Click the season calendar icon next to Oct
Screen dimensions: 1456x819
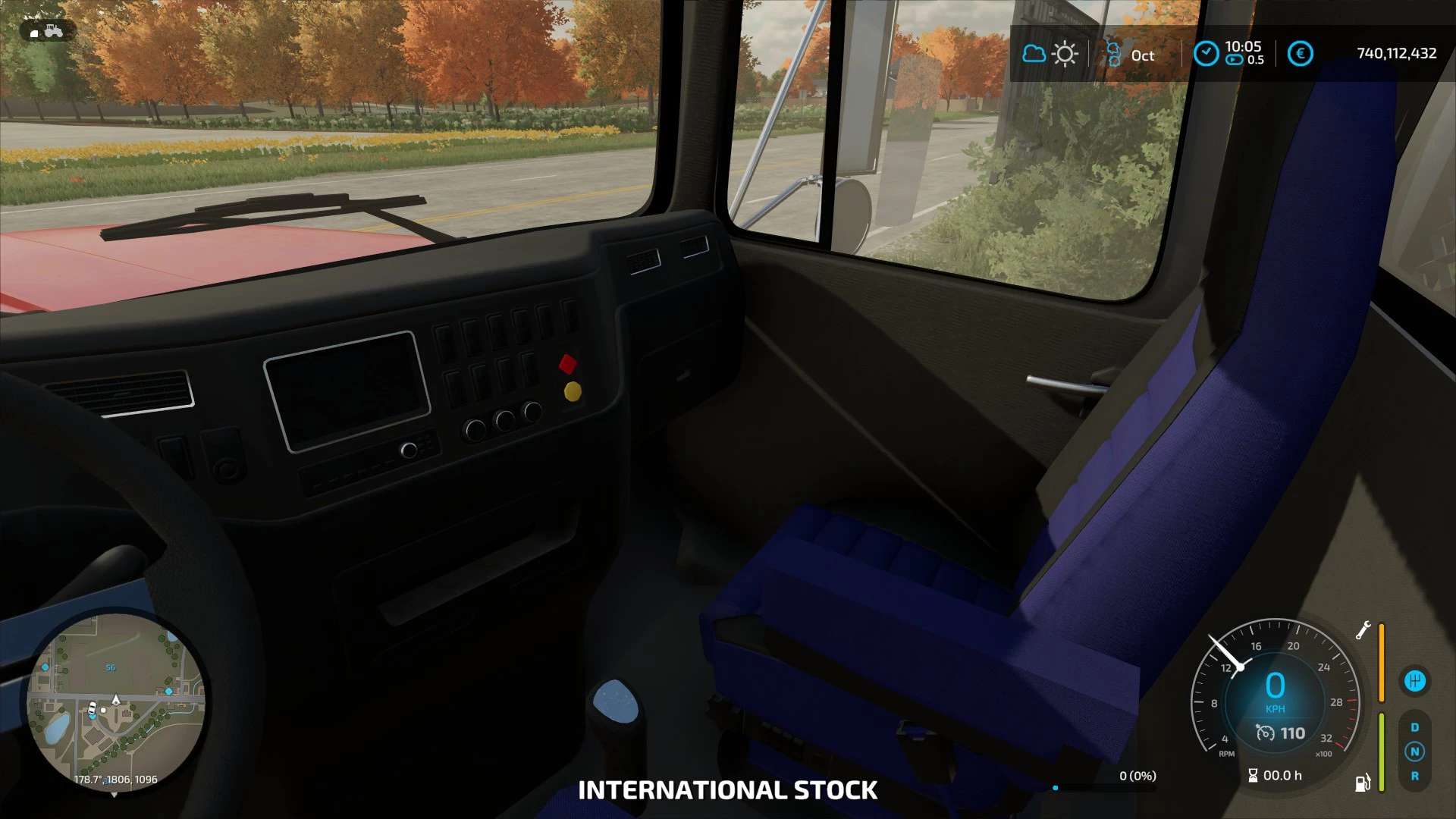coord(1113,54)
